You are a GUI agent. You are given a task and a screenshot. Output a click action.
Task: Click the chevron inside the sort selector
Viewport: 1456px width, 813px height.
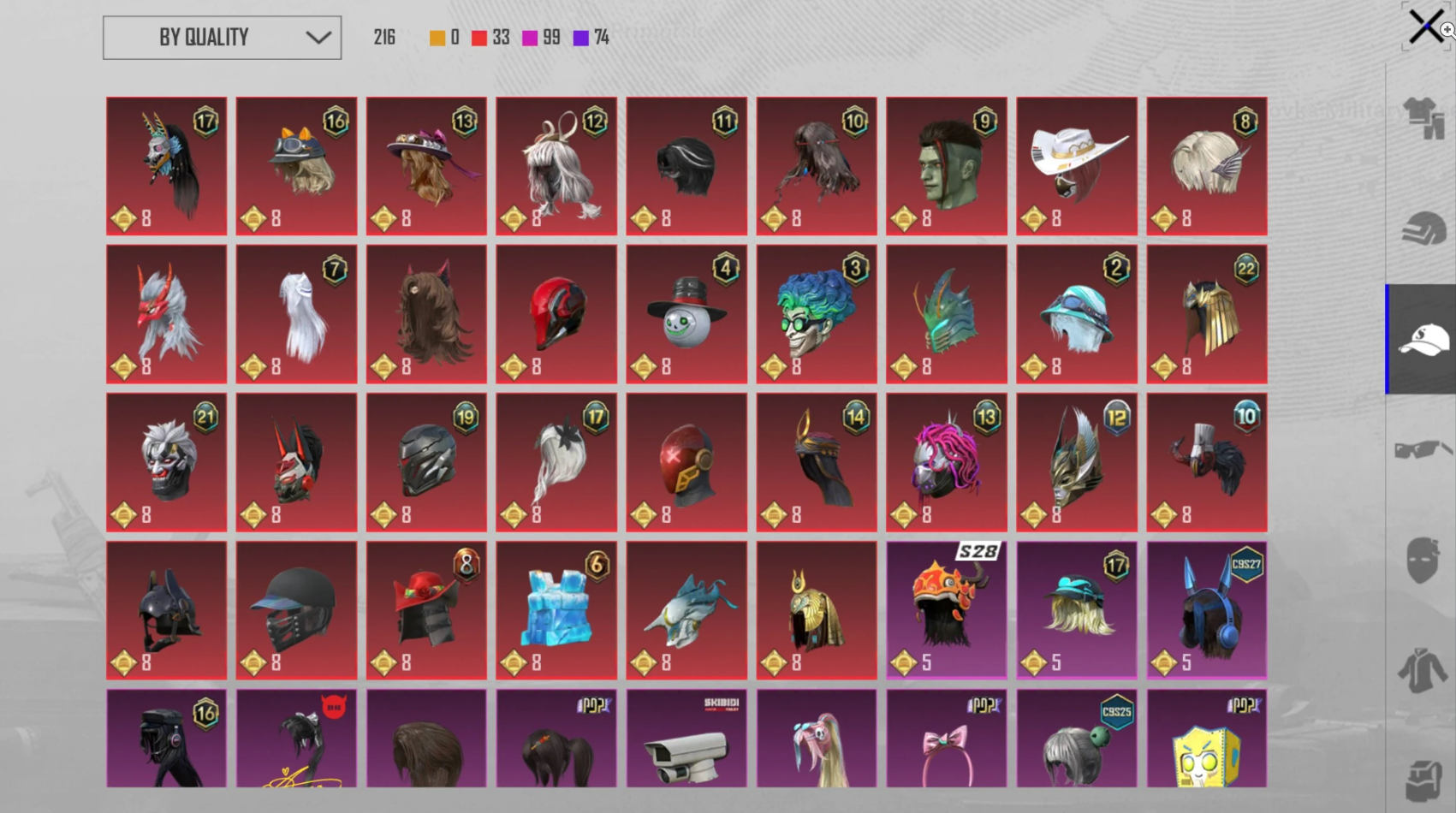tap(318, 38)
